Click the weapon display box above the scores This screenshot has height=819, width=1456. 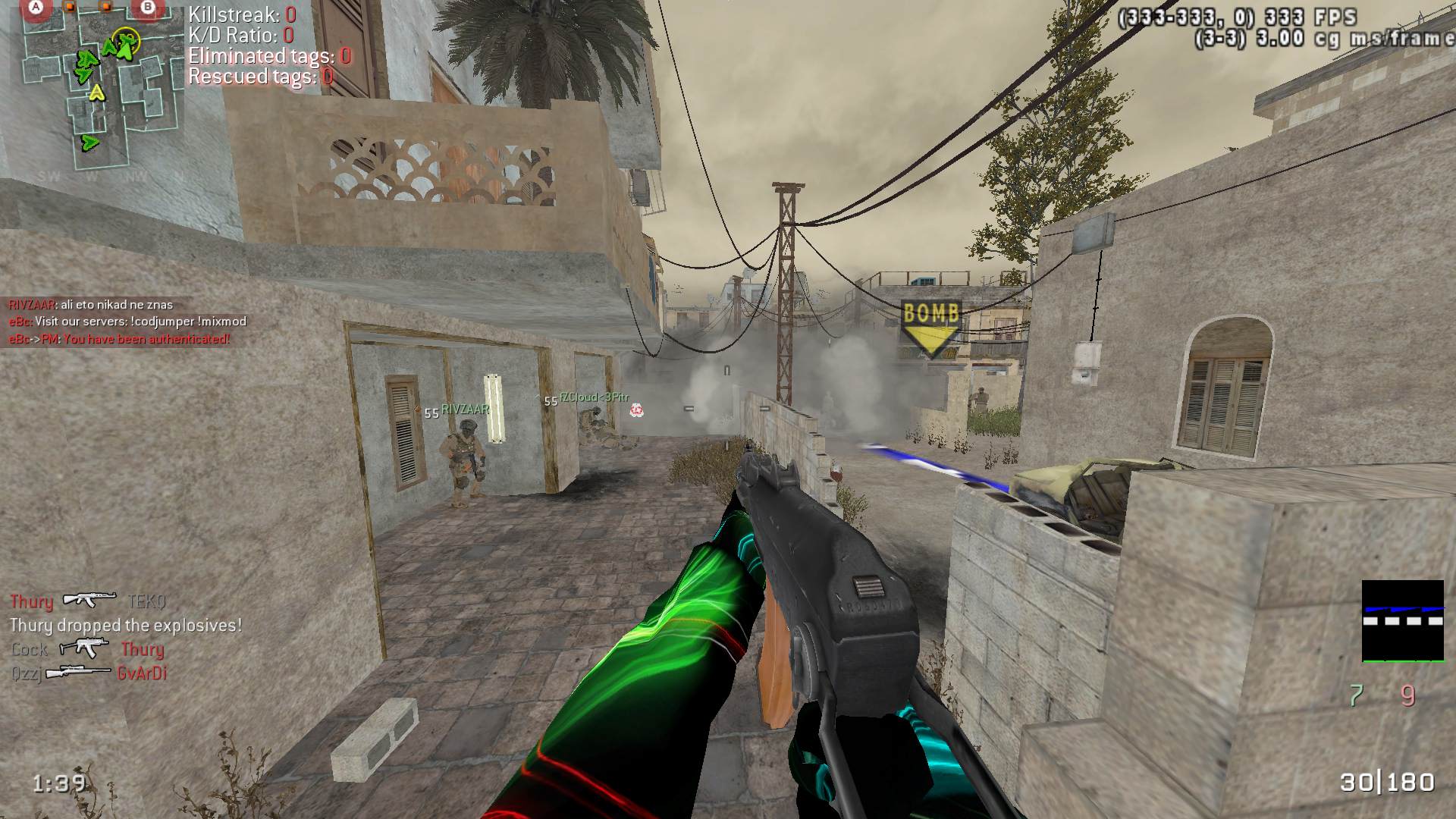(1402, 621)
